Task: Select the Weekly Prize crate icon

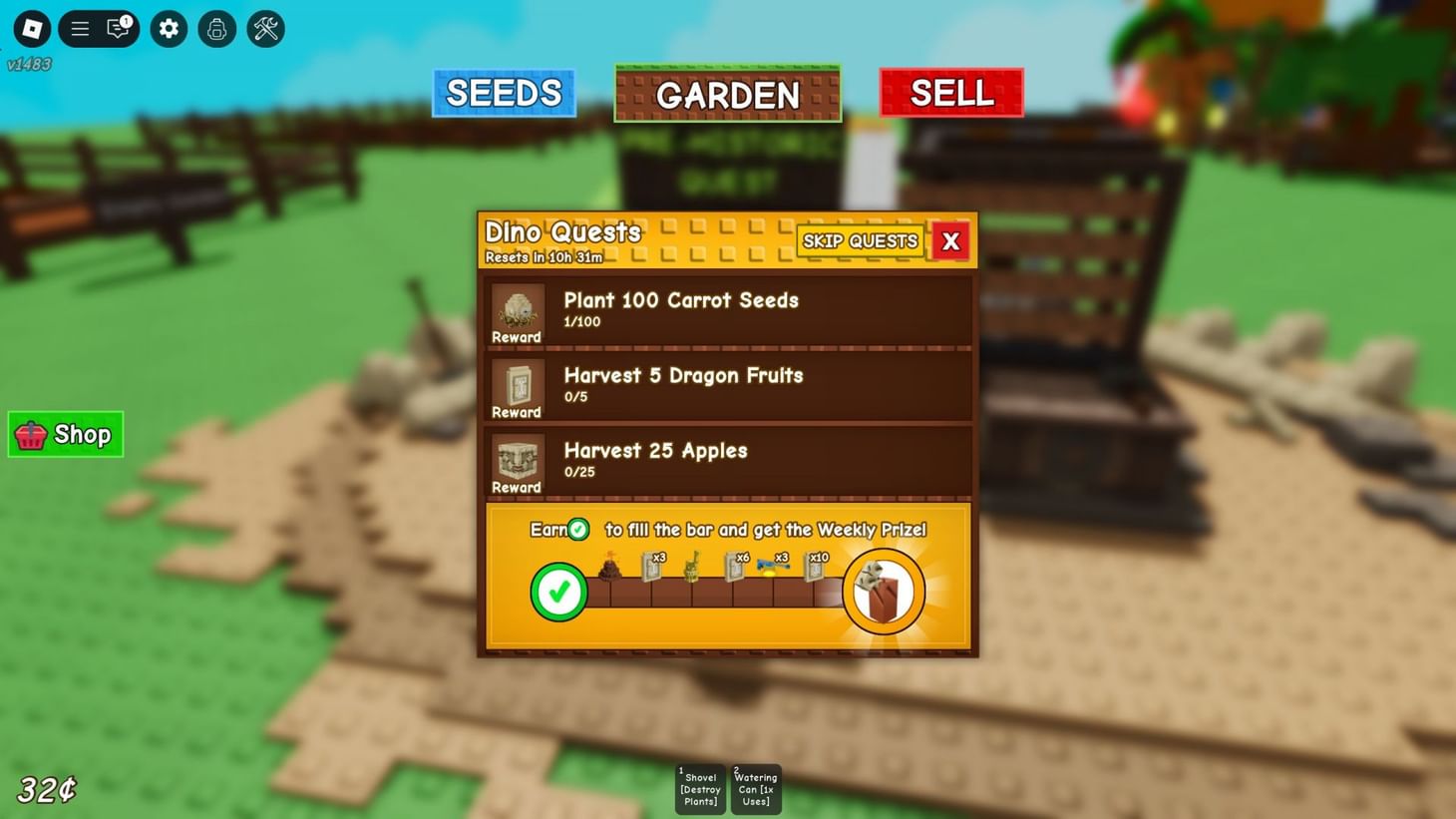Action: click(884, 591)
